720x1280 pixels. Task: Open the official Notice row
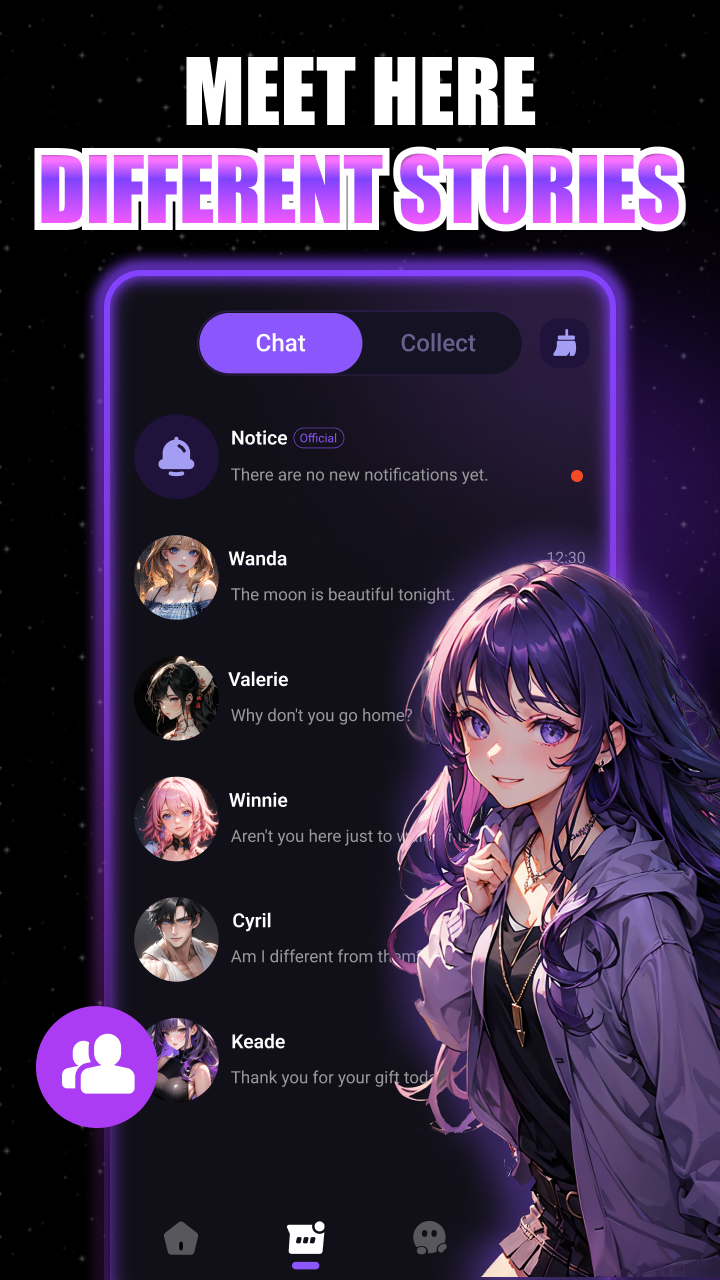pos(359,456)
